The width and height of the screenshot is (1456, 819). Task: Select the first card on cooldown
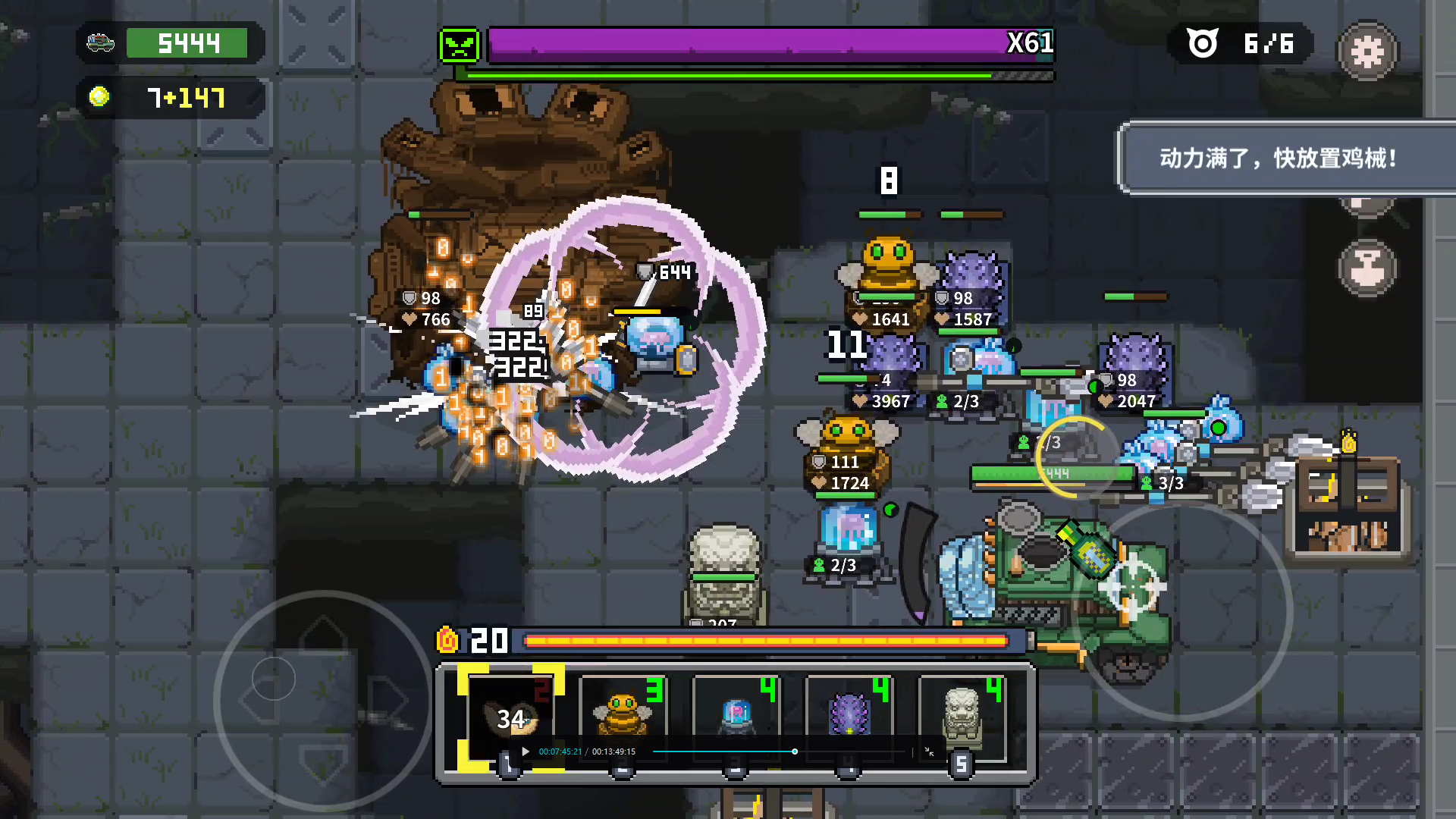[510, 717]
